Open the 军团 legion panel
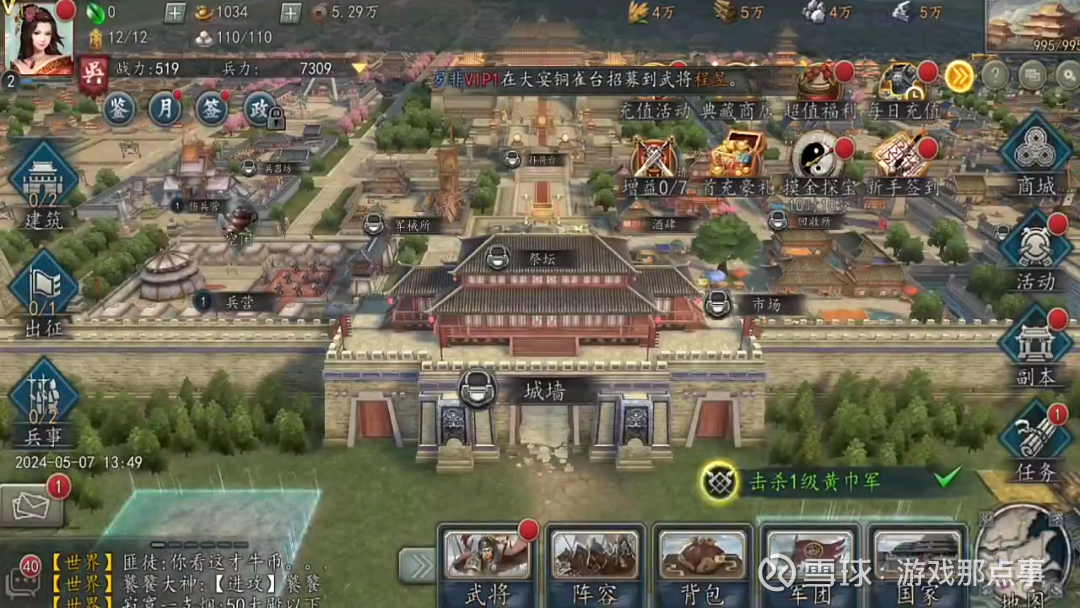Image resolution: width=1080 pixels, height=608 pixels. (810, 566)
